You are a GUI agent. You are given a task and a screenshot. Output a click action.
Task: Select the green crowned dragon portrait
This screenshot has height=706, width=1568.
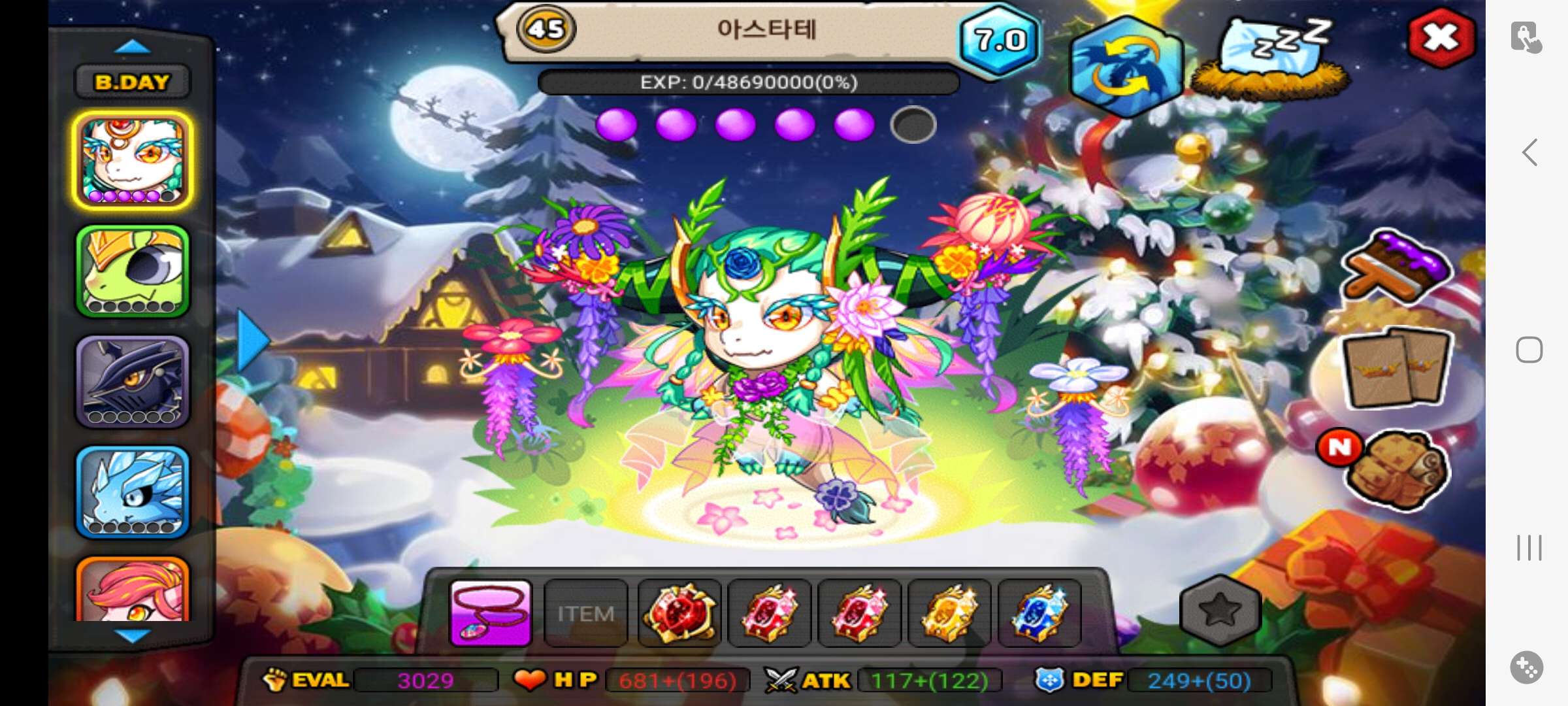tap(133, 271)
